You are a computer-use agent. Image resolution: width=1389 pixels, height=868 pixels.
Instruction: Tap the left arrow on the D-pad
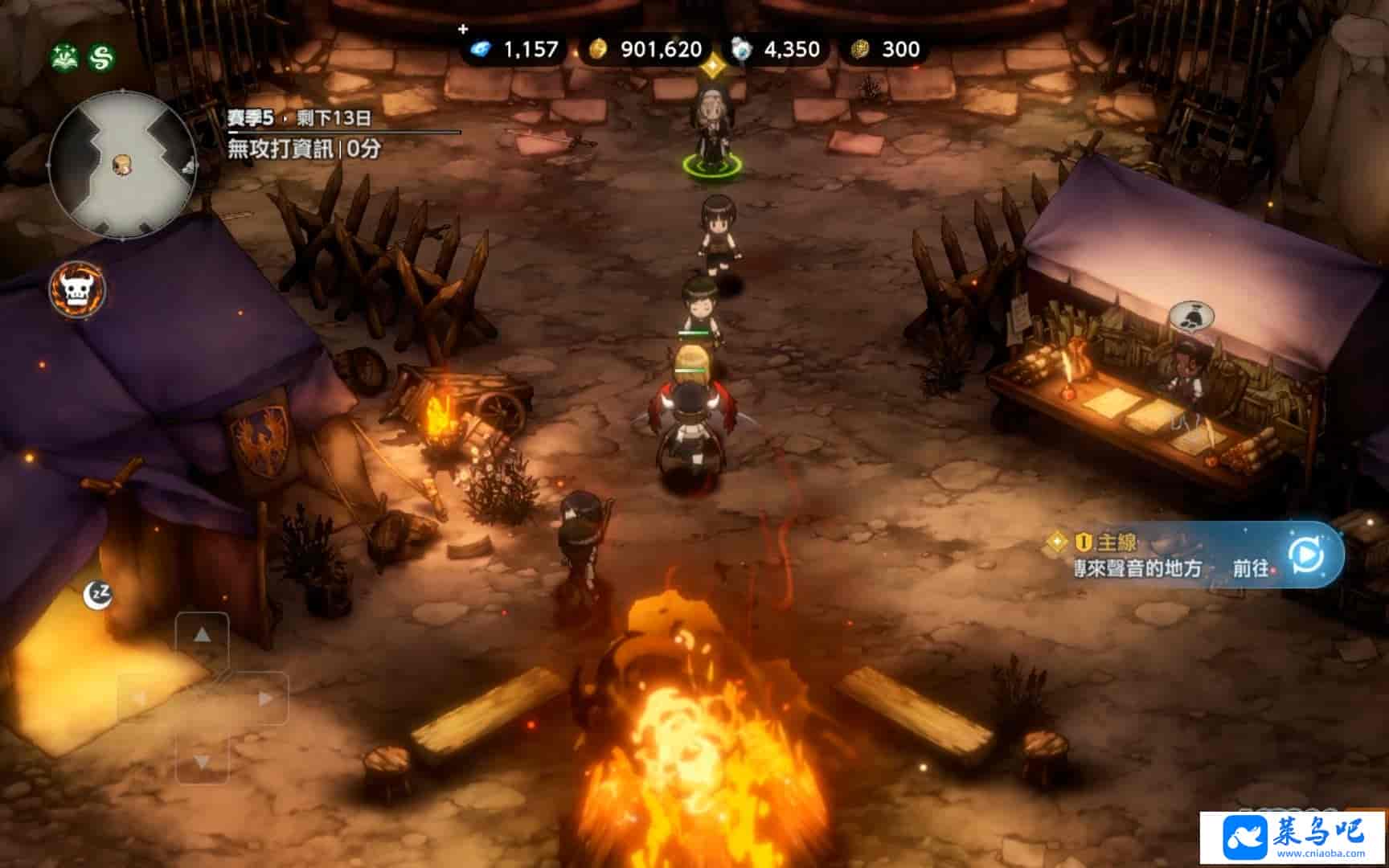point(140,698)
